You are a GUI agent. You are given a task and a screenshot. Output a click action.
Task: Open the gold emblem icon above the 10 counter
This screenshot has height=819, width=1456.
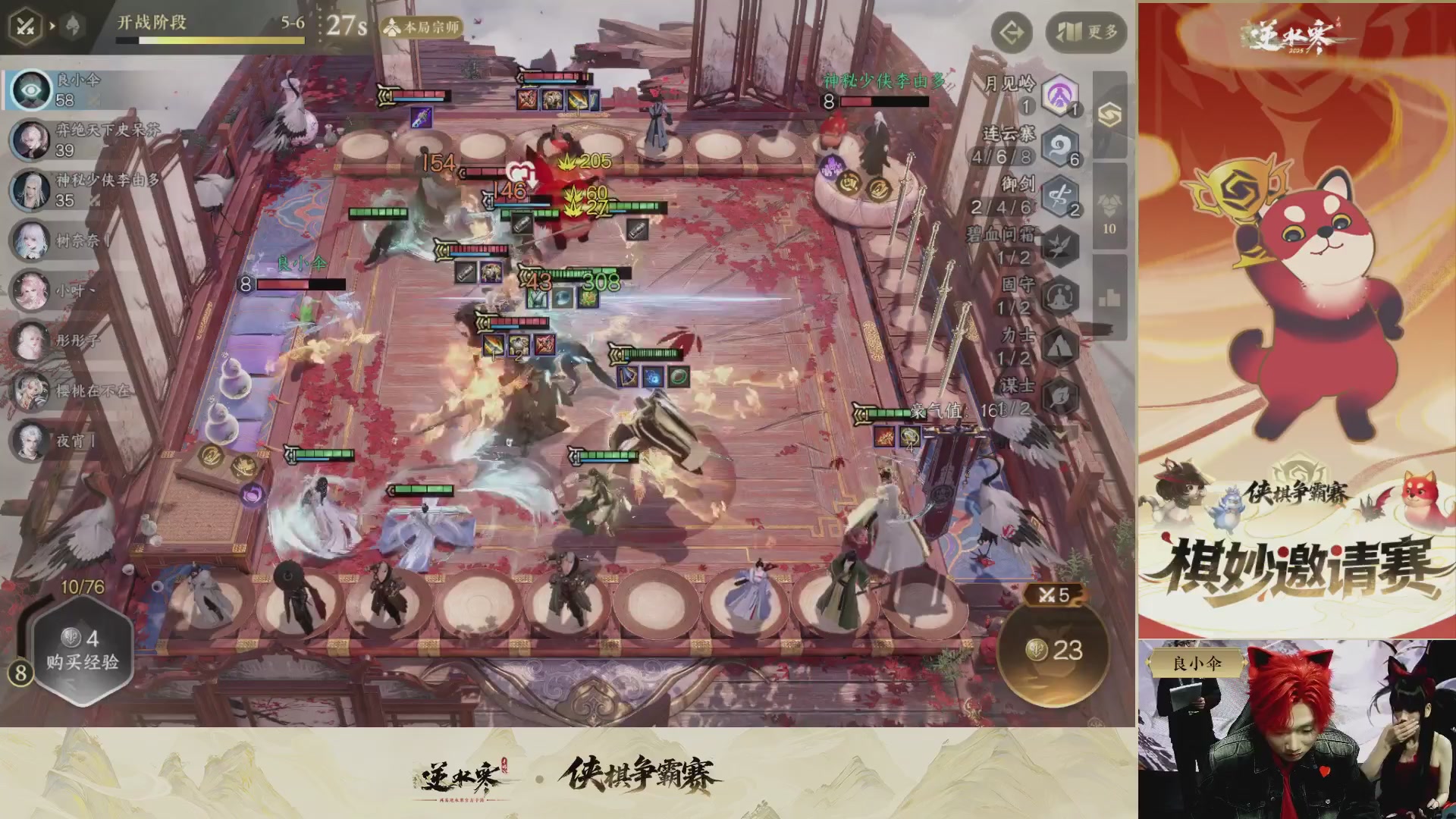tap(1109, 115)
